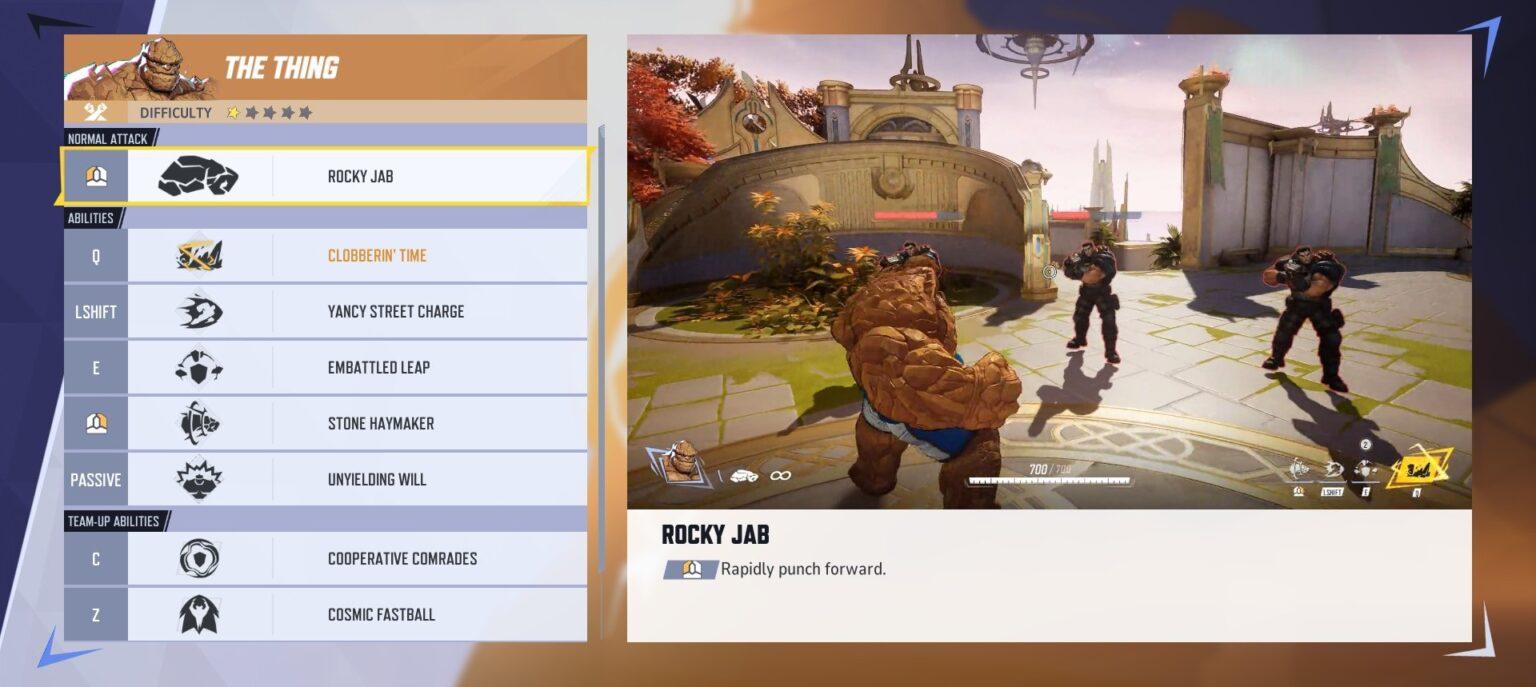The height and width of the screenshot is (687, 1536).
Task: Choose the Clobberin' Time ability
Action: [x=326, y=256]
